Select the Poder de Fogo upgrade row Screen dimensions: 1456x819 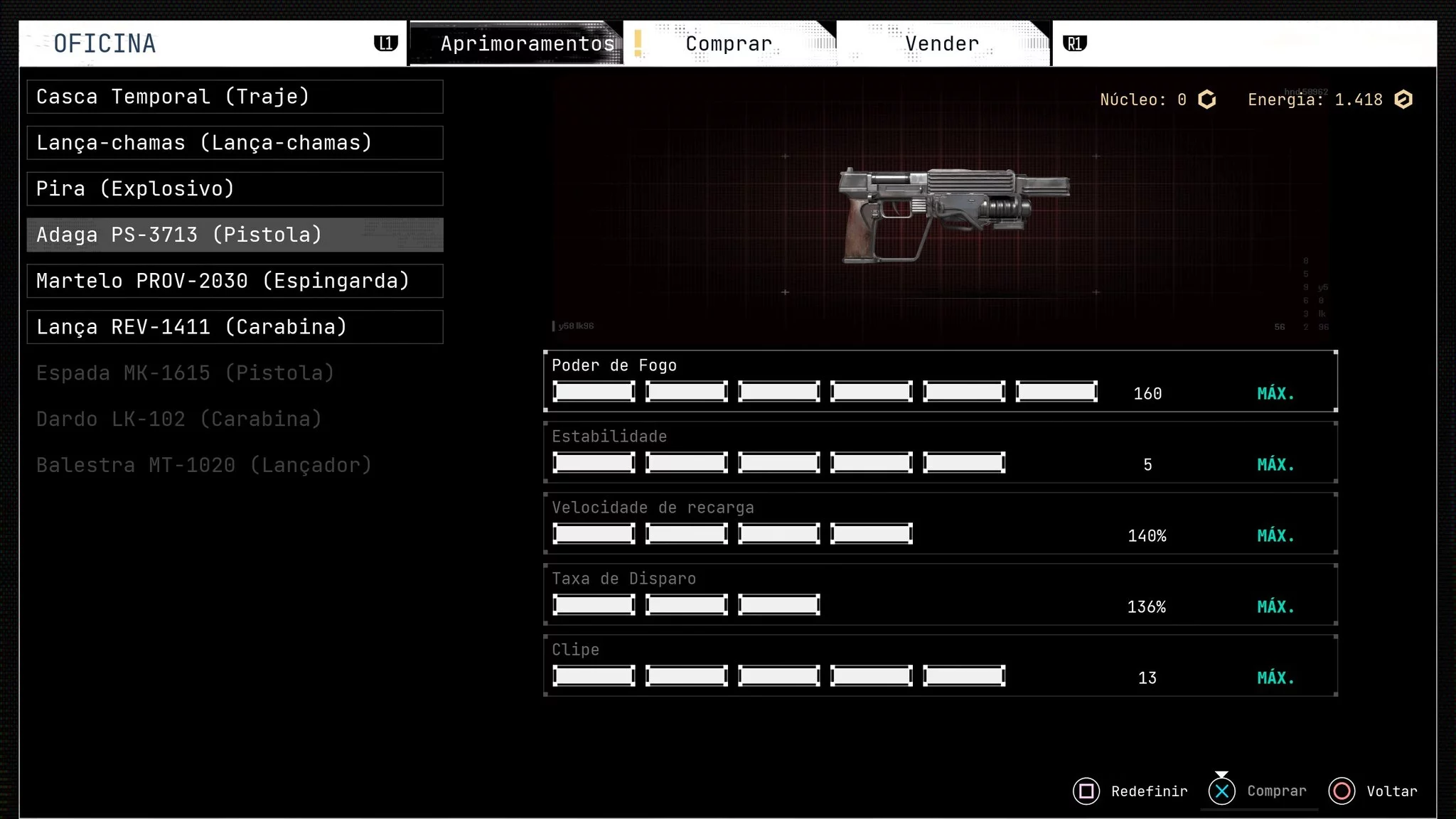coord(940,381)
